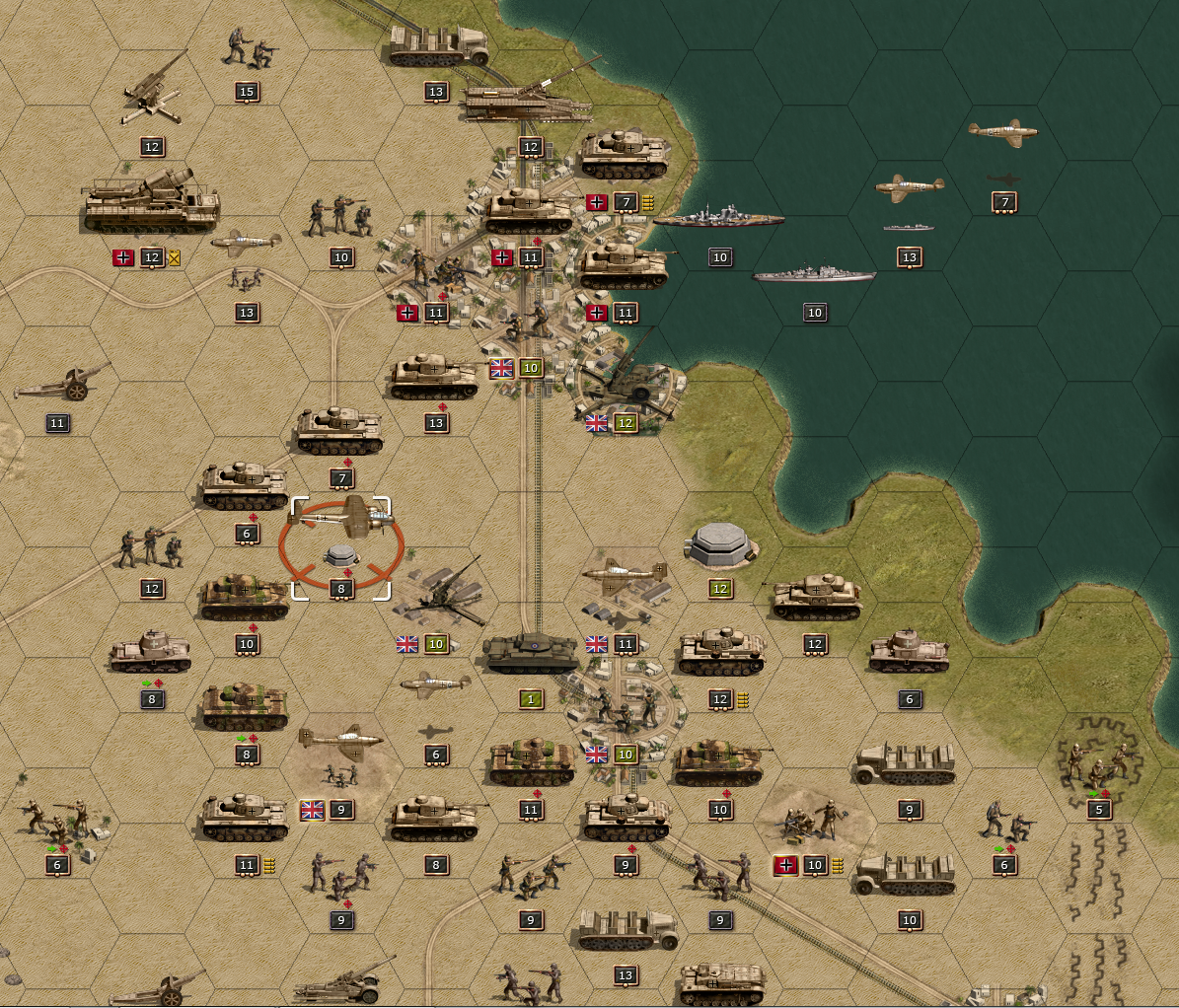Pick the infantry unit showing strength 15
Image resolution: width=1179 pixels, height=1008 pixels.
pyautogui.click(x=247, y=47)
